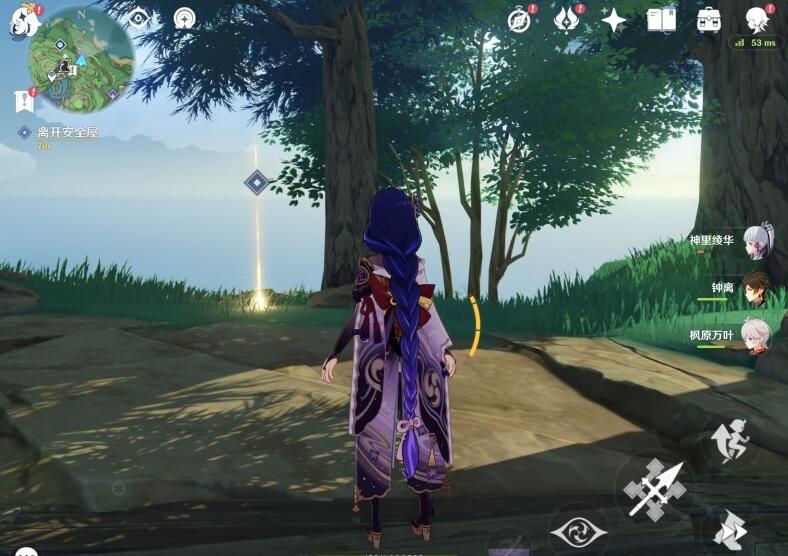Switch to party member 神里绫华
788x556 pixels.
(756, 241)
